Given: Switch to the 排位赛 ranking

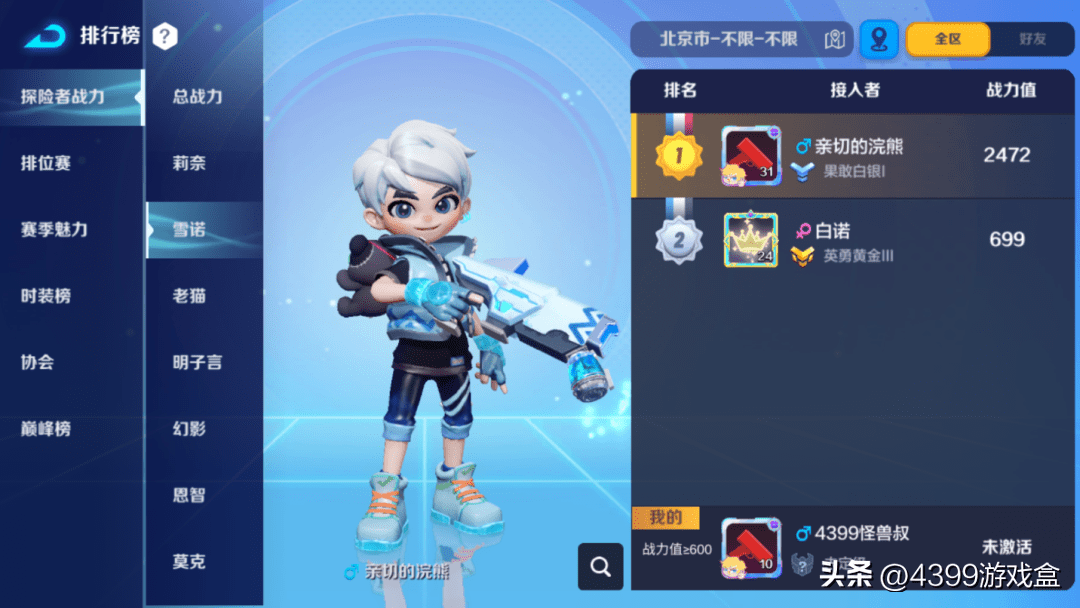Looking at the screenshot, I should click(x=46, y=163).
